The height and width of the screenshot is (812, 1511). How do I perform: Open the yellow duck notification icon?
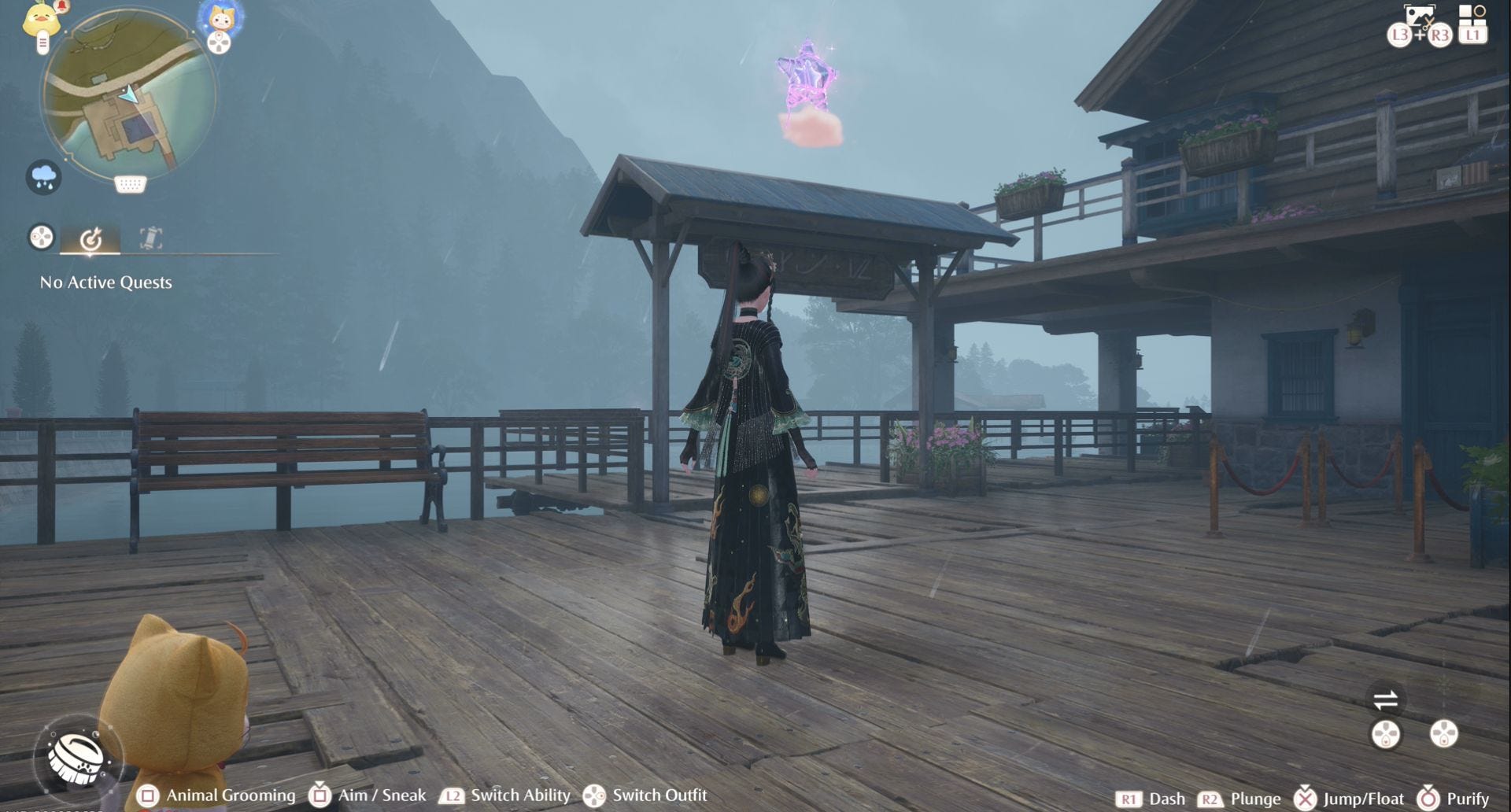pos(42,20)
